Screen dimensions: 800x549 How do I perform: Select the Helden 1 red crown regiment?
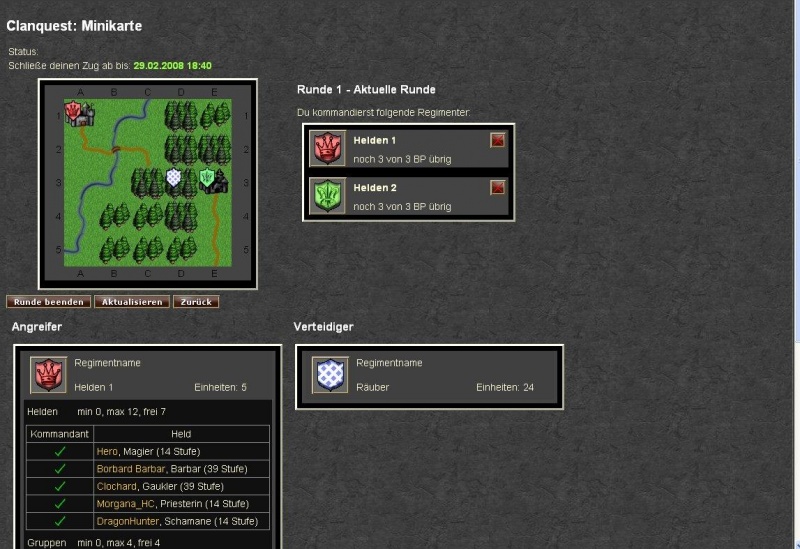coord(327,148)
